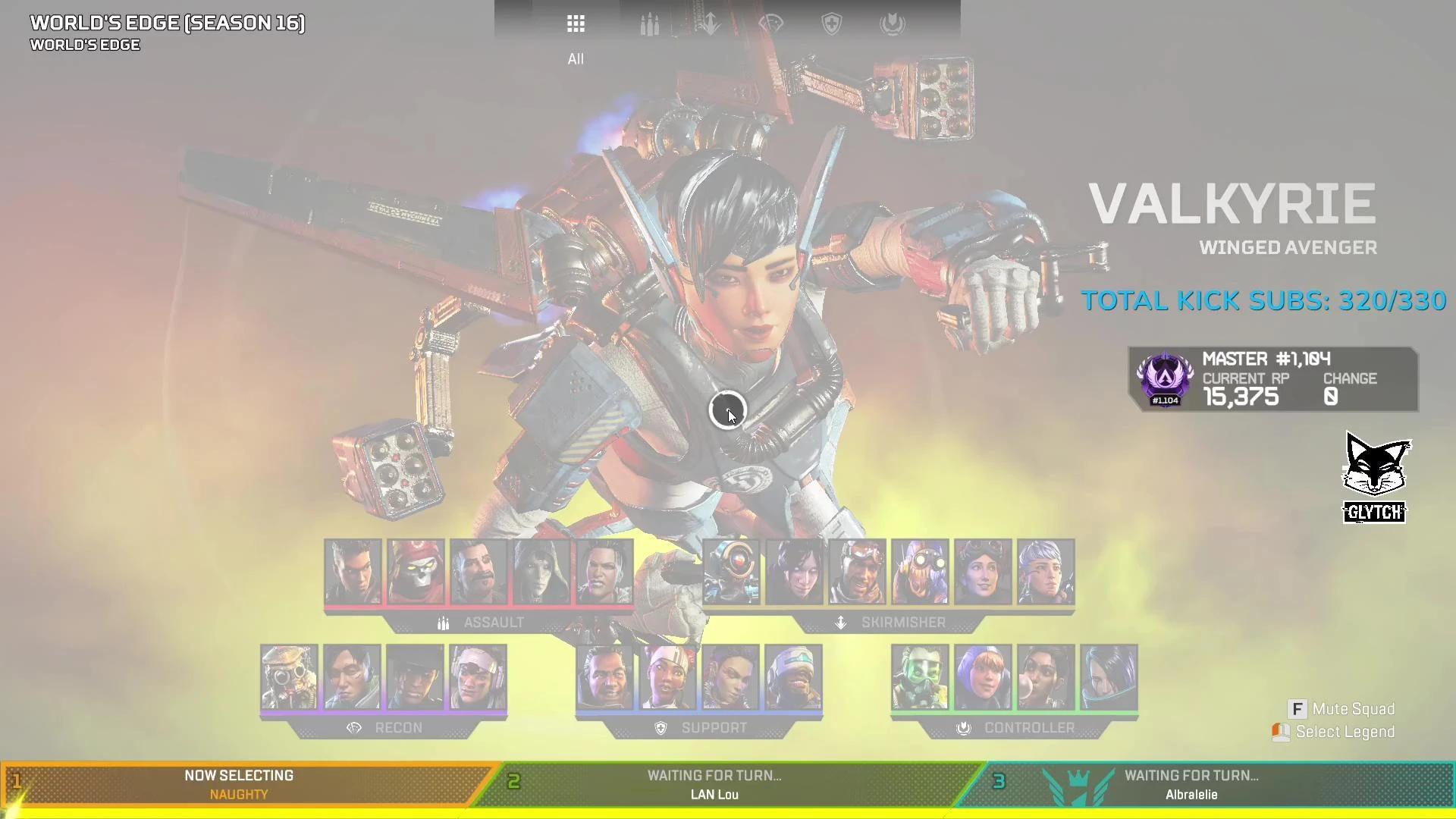Choose Fuse, the mustached Assault legend
This screenshot has width=1456, height=819.
(479, 572)
